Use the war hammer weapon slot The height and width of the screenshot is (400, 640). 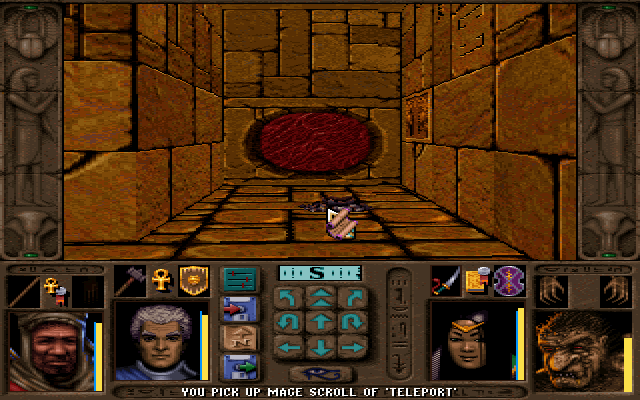coord(132,282)
